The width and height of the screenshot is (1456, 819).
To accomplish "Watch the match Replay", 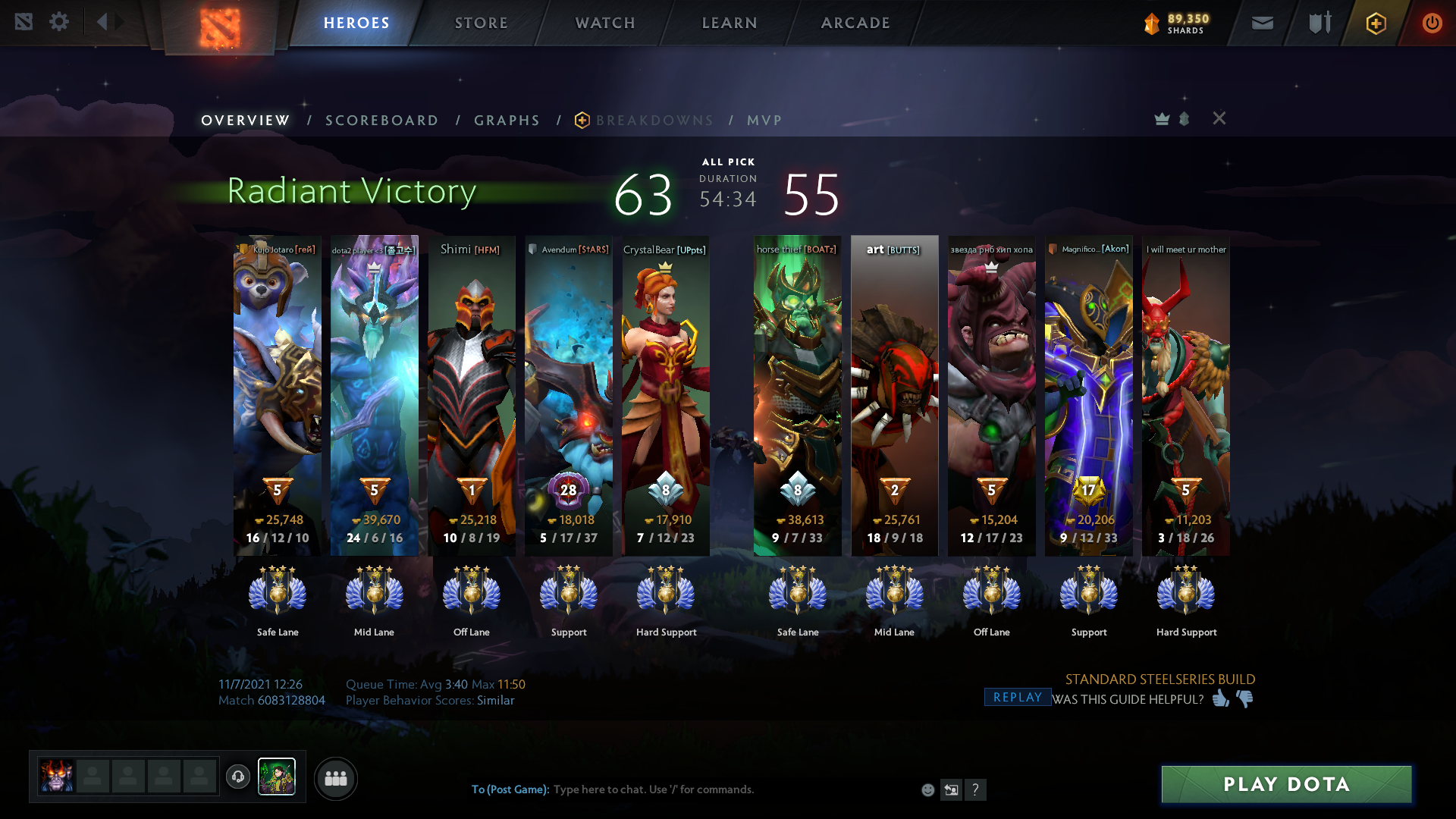I will pos(1017,698).
